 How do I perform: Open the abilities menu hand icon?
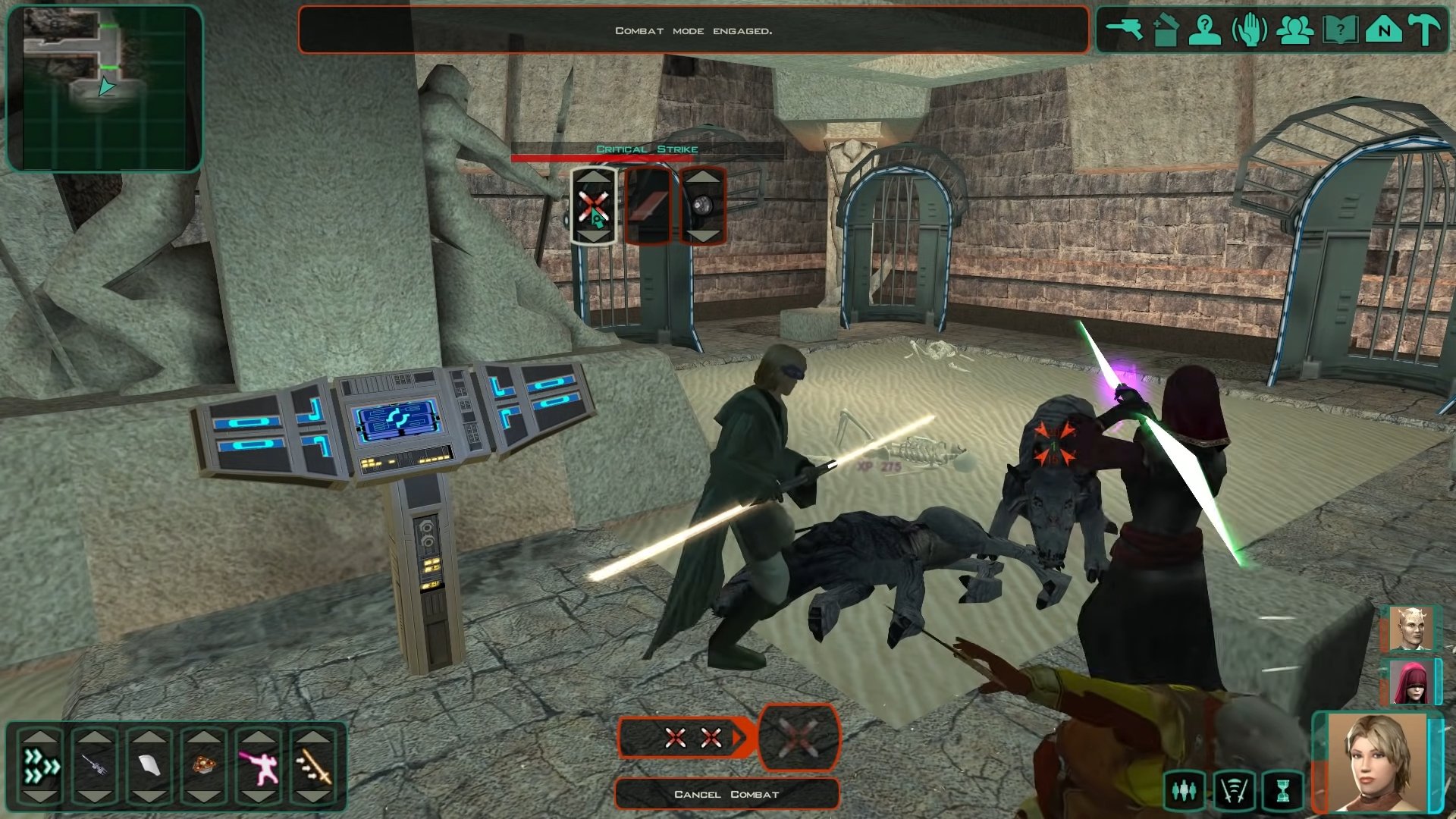coord(1249,31)
